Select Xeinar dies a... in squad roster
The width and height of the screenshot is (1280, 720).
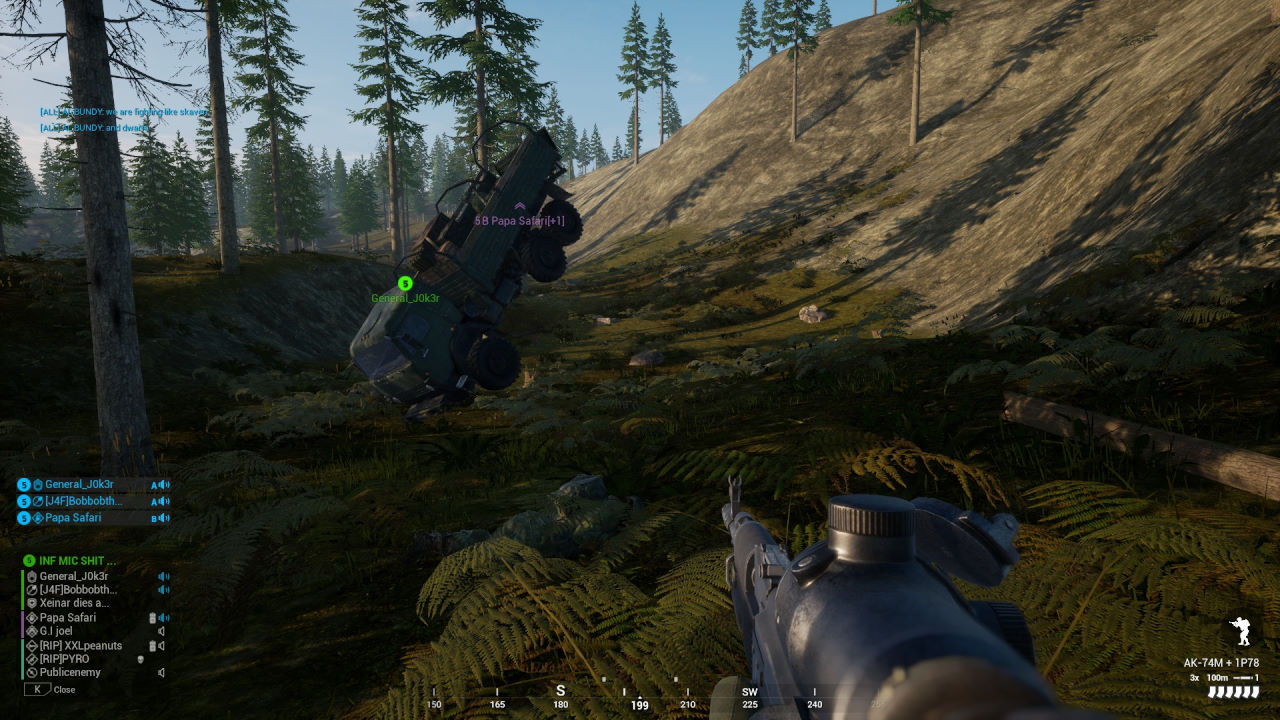pos(74,604)
